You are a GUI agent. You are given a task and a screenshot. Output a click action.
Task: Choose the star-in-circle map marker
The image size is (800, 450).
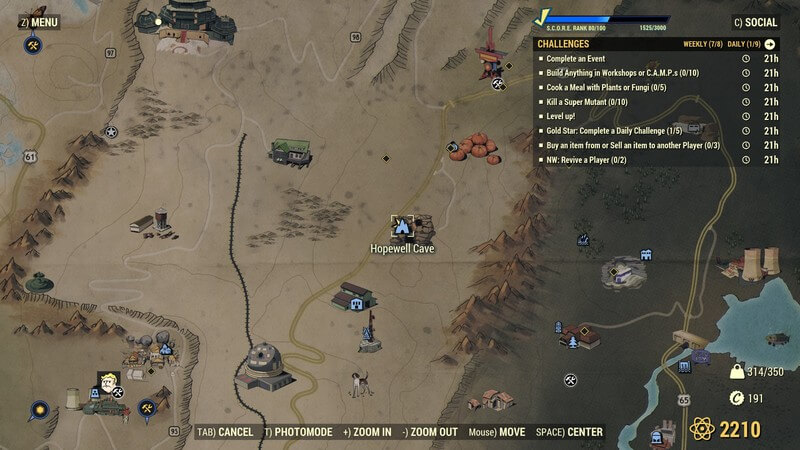pyautogui.click(x=111, y=131)
